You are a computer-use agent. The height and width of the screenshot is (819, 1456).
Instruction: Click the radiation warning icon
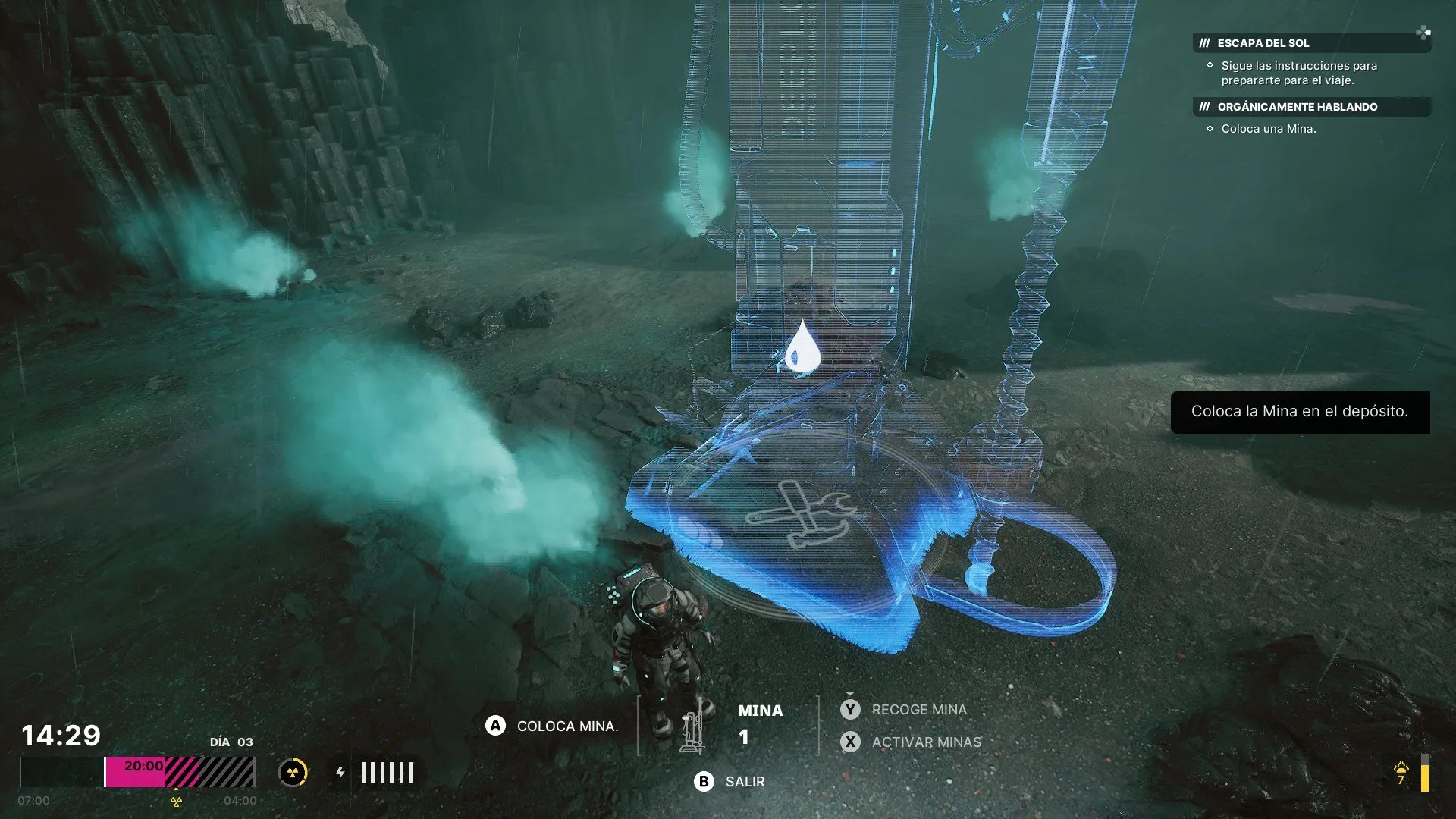(x=293, y=773)
